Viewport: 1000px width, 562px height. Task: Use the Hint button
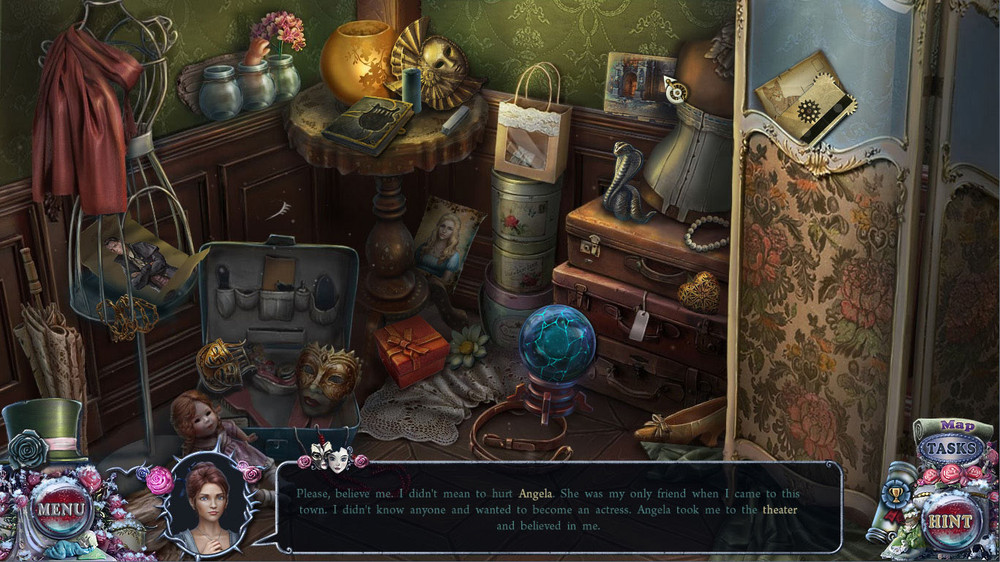point(948,522)
